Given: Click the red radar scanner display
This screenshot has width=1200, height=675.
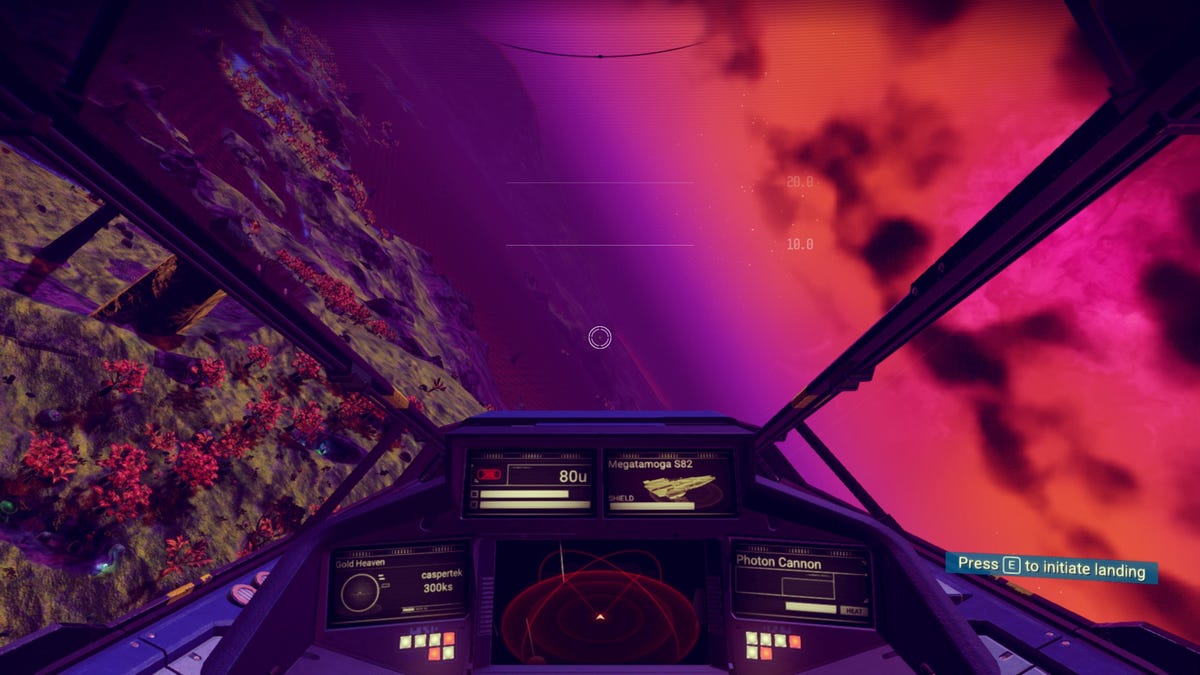Looking at the screenshot, I should click(598, 602).
